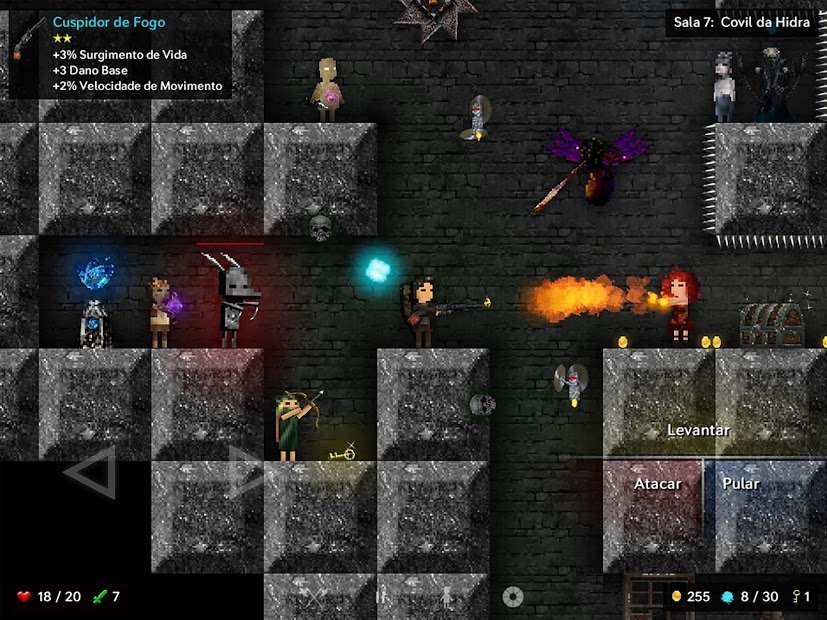Click the round wheel icon
This screenshot has width=827, height=620.
(x=513, y=597)
